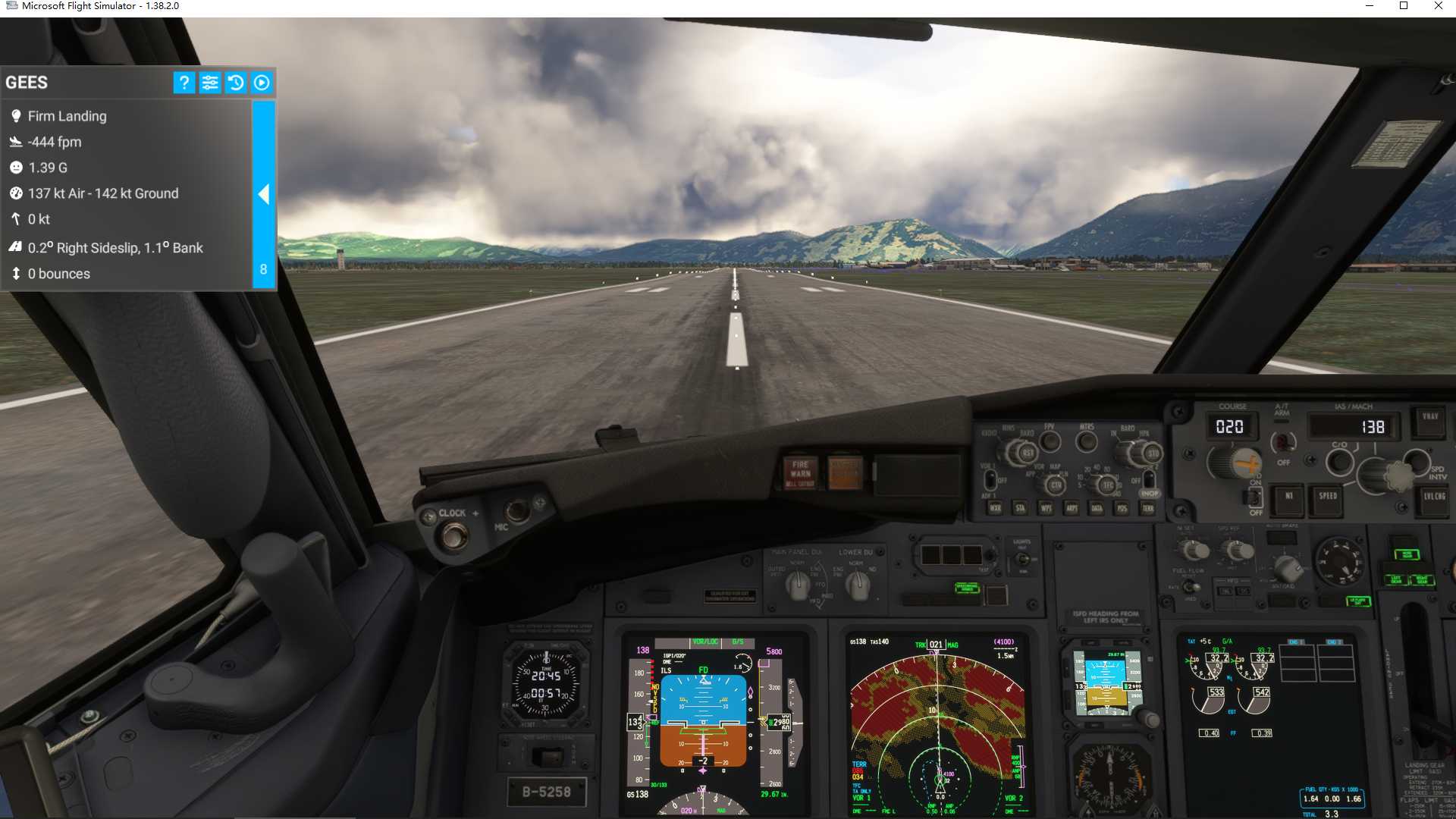Screen dimensions: 1456x819
Task: Click the GEES circled play icon
Action: [262, 83]
